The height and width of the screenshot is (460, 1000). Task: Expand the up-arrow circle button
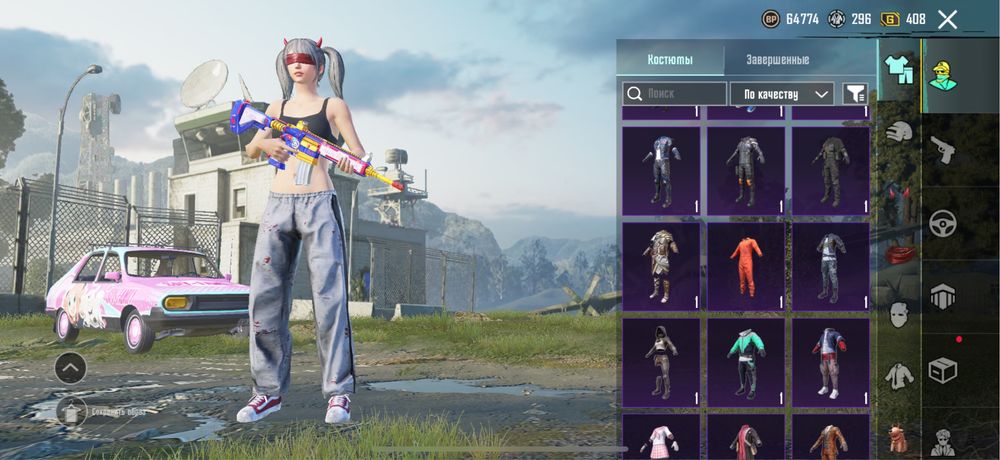[70, 368]
